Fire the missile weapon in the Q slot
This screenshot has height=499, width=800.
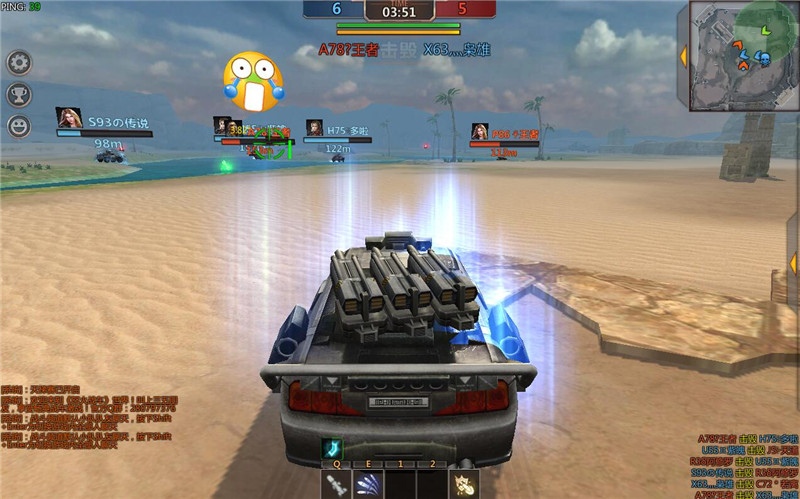335,484
